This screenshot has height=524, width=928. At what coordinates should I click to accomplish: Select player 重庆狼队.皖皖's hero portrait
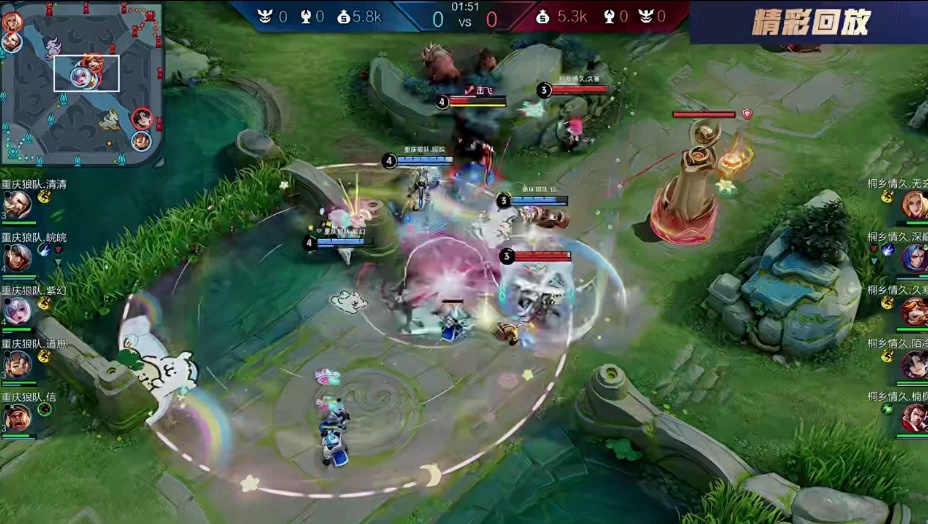point(16,258)
